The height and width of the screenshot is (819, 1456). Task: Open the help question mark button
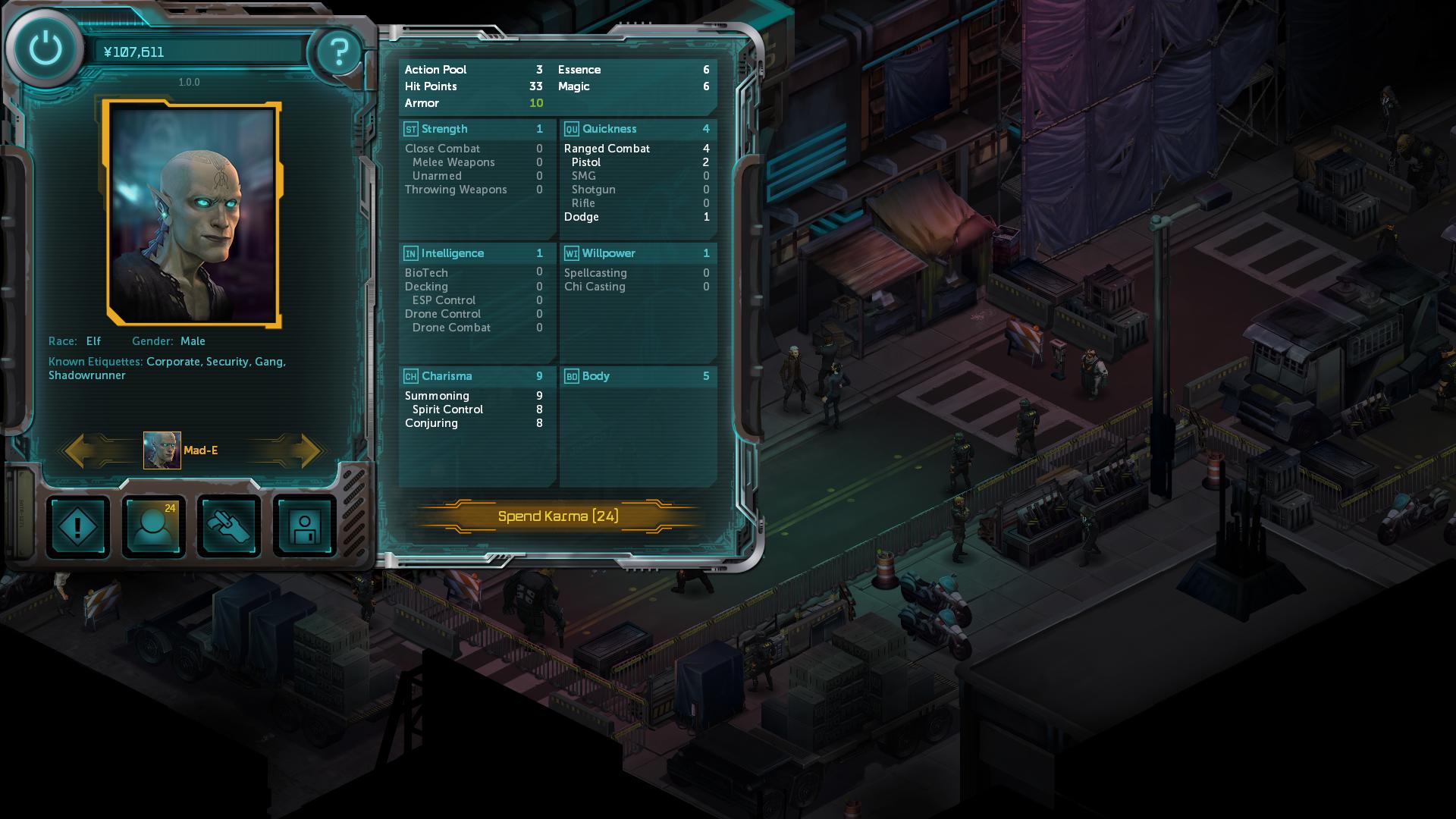(x=338, y=52)
